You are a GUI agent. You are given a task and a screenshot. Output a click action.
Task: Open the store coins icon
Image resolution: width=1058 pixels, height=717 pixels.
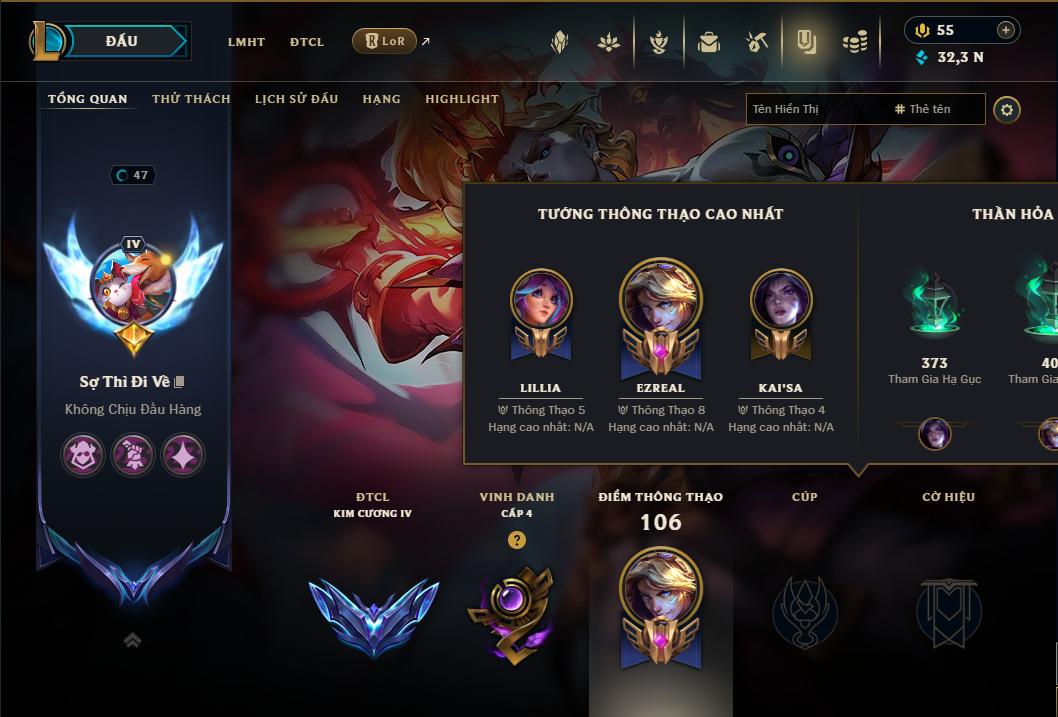click(x=854, y=42)
